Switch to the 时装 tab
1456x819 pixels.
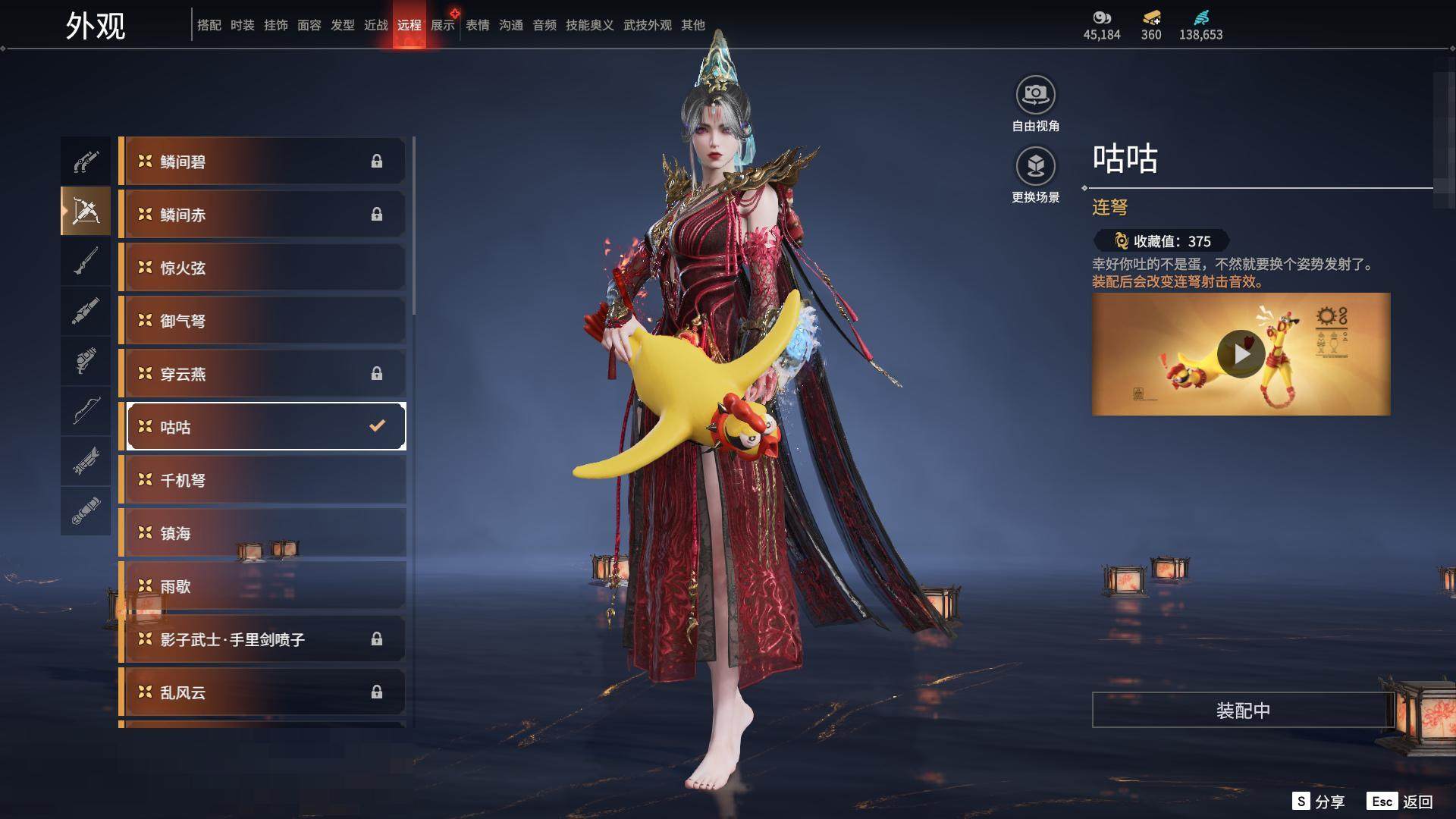click(243, 25)
